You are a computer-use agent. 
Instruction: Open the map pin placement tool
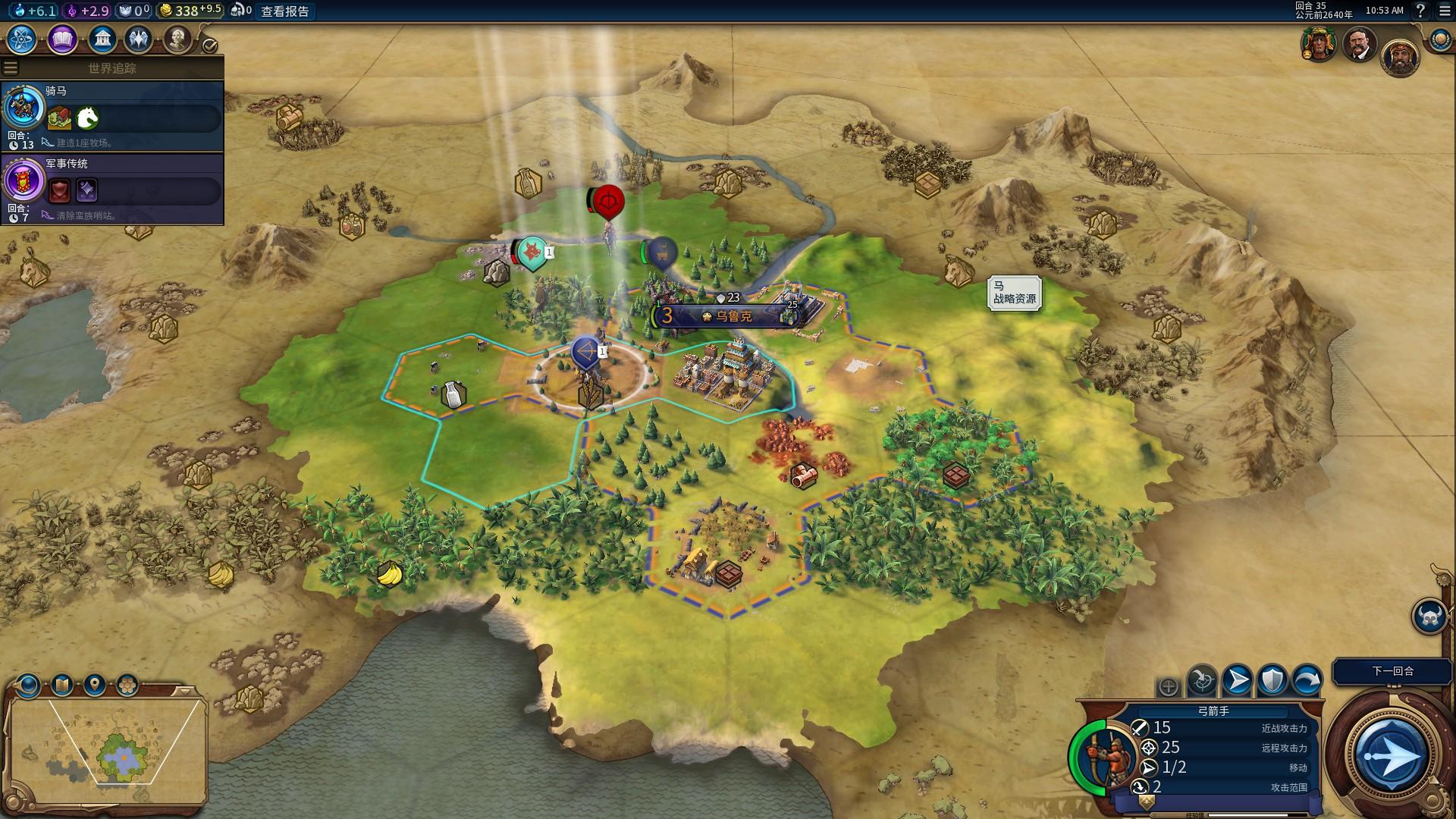[95, 686]
